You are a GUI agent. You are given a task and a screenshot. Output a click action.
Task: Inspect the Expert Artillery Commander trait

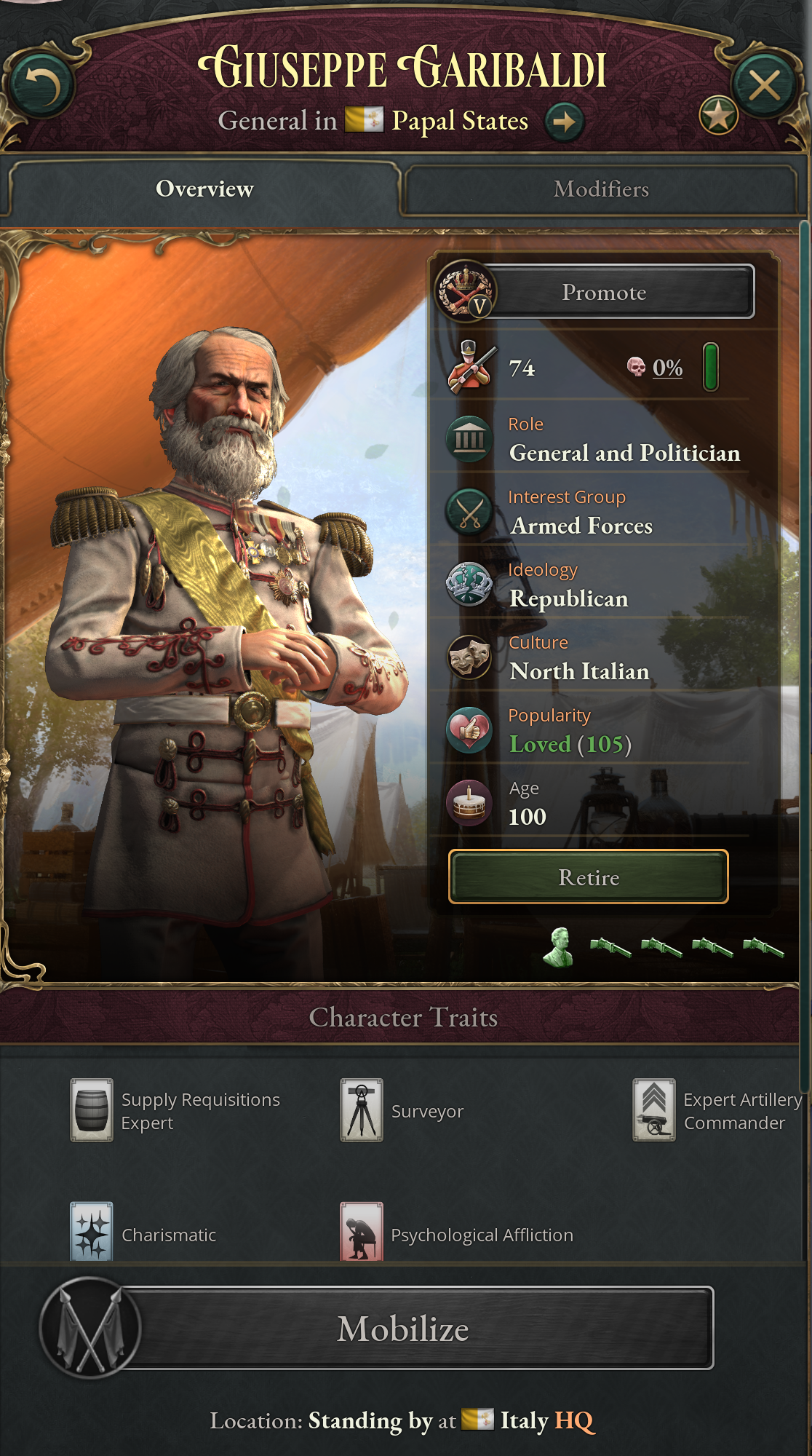654,1110
